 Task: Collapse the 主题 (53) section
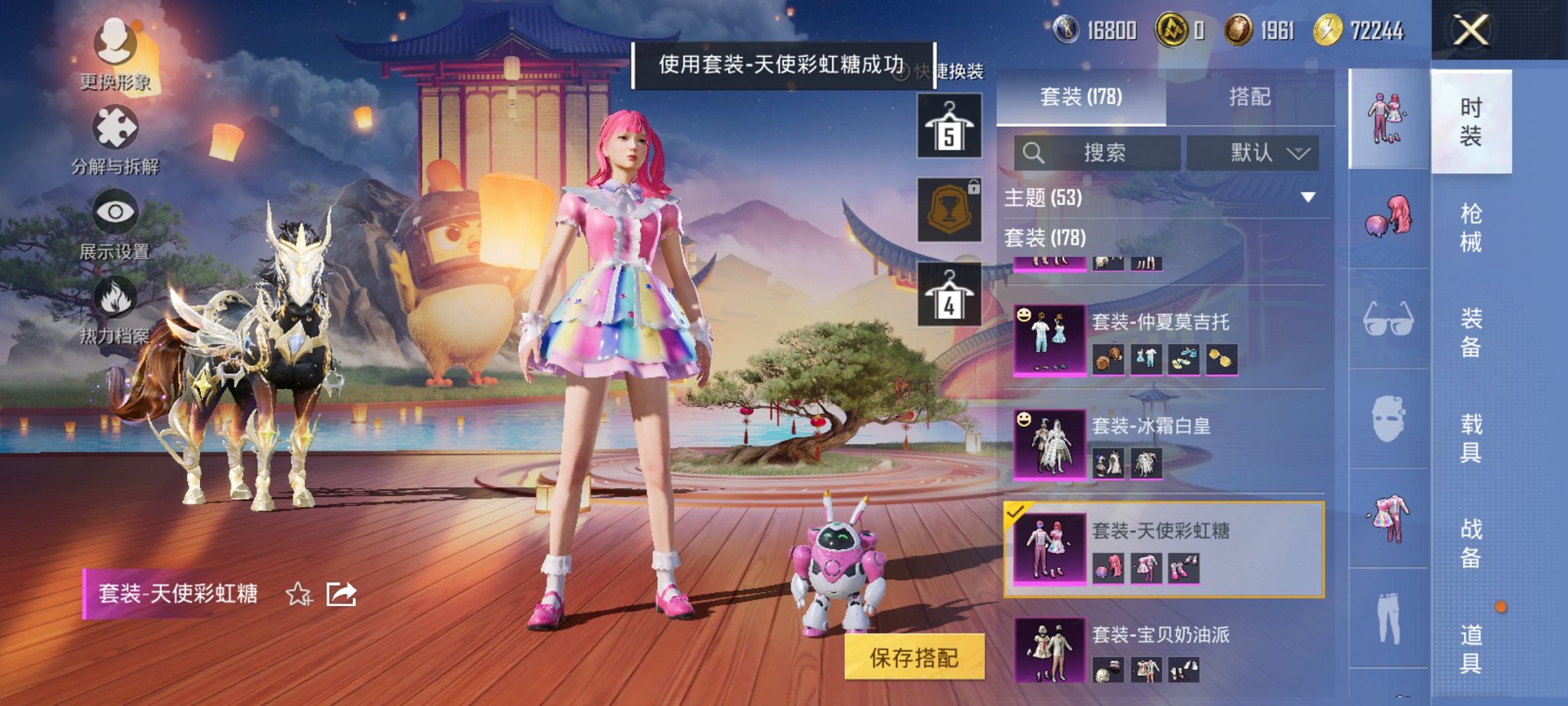coord(1307,196)
